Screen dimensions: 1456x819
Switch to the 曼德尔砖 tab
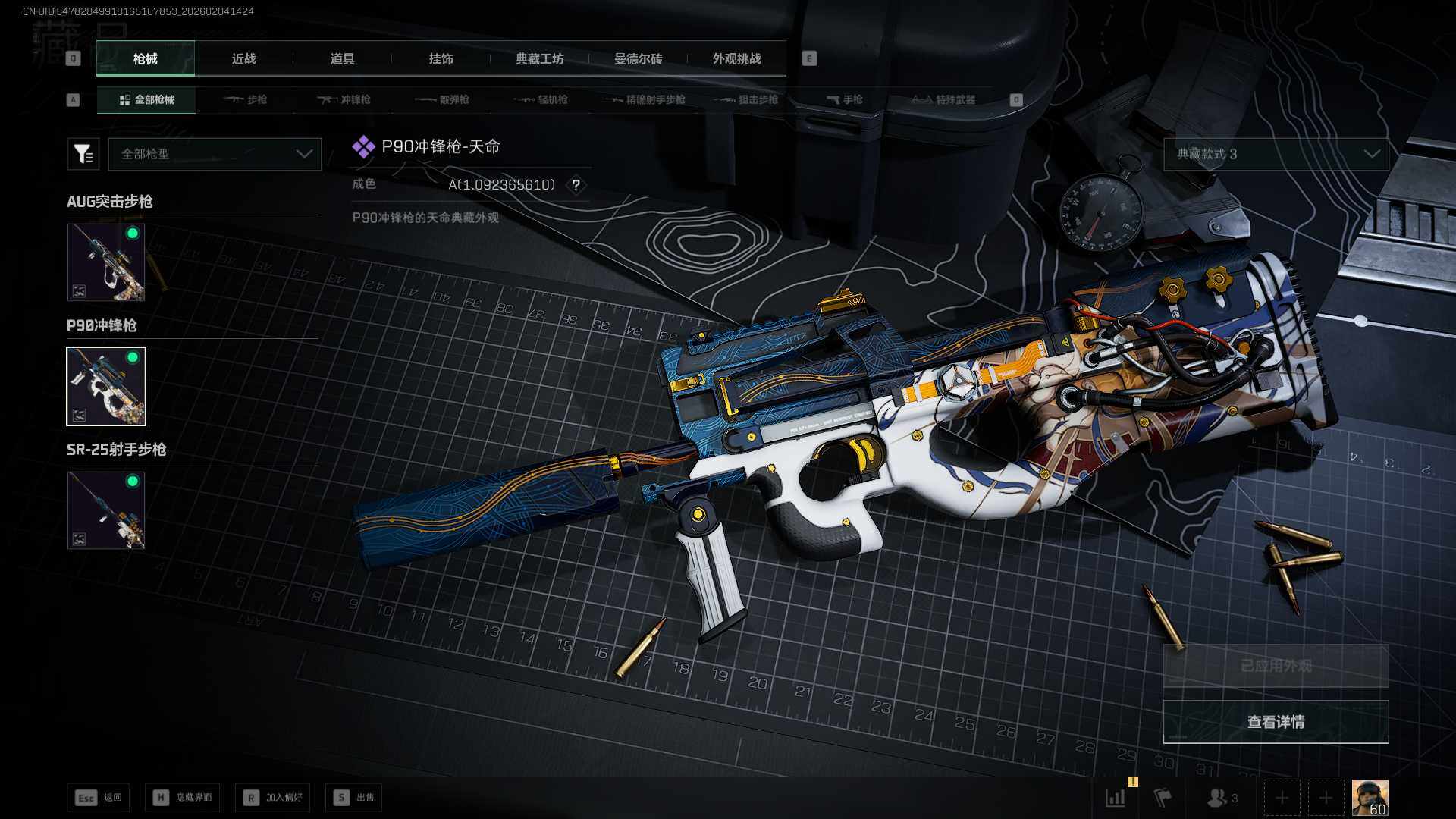click(638, 59)
